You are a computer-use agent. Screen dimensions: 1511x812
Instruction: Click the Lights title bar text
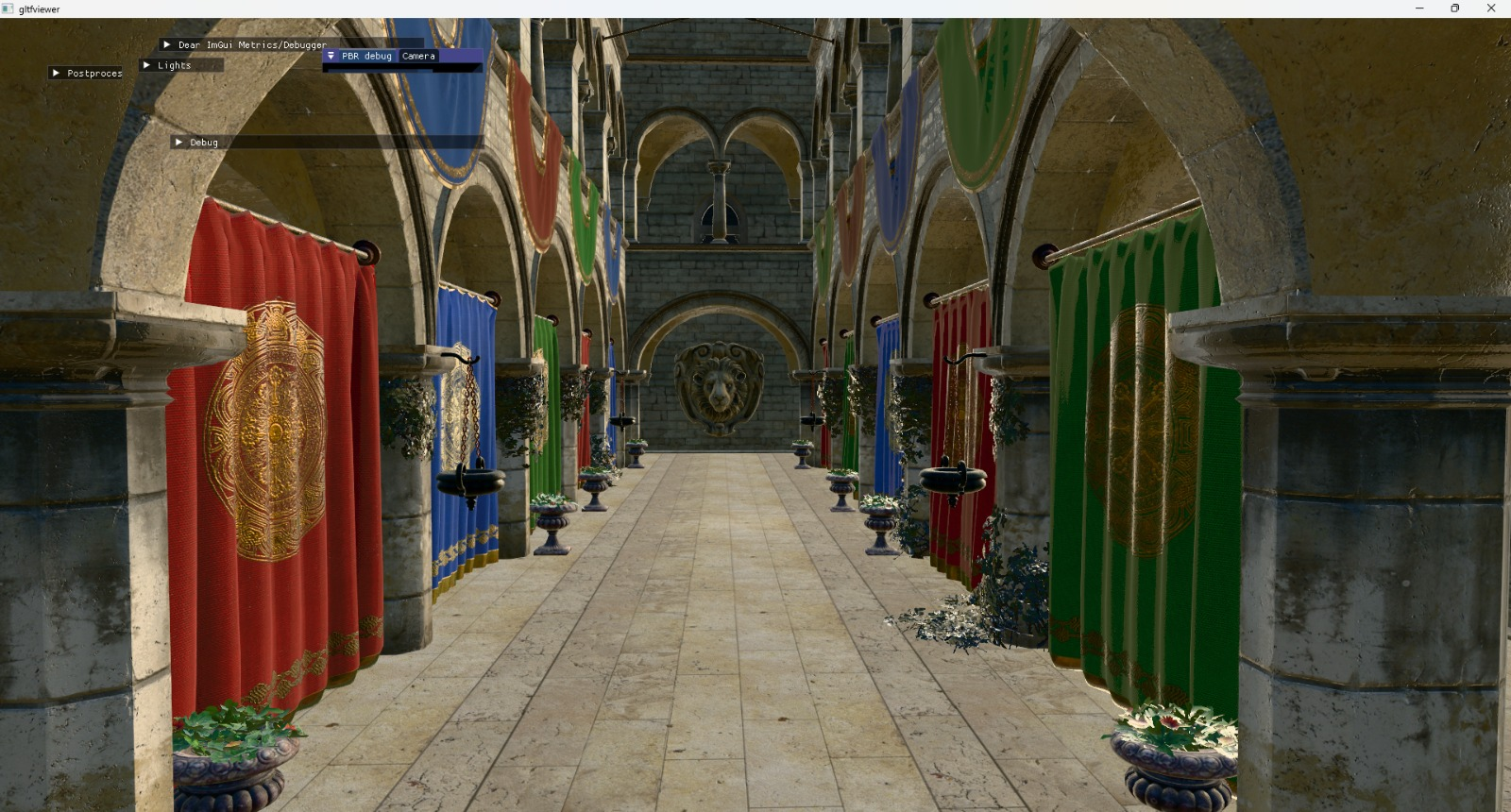(x=174, y=65)
